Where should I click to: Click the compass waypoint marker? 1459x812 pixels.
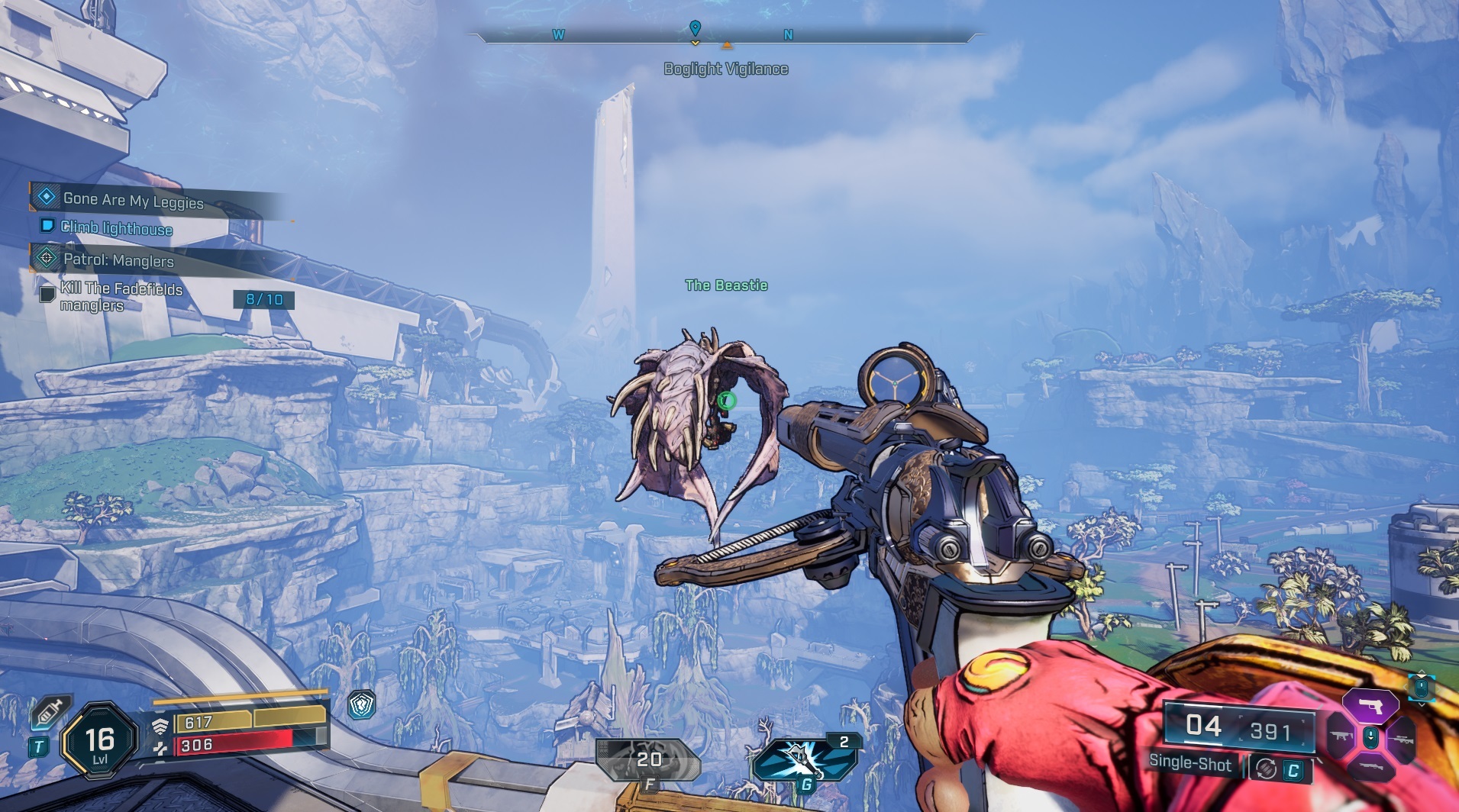click(695, 29)
